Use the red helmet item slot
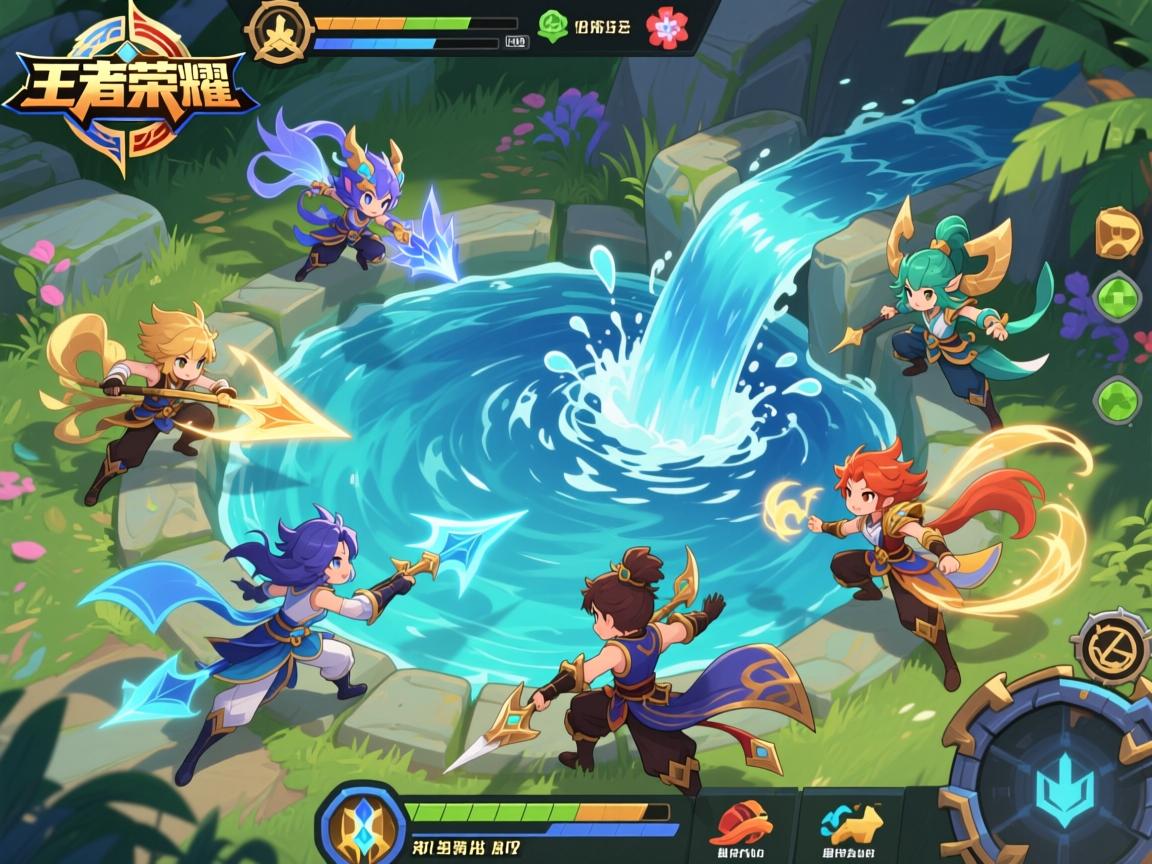This screenshot has width=1152, height=864. pos(740,823)
